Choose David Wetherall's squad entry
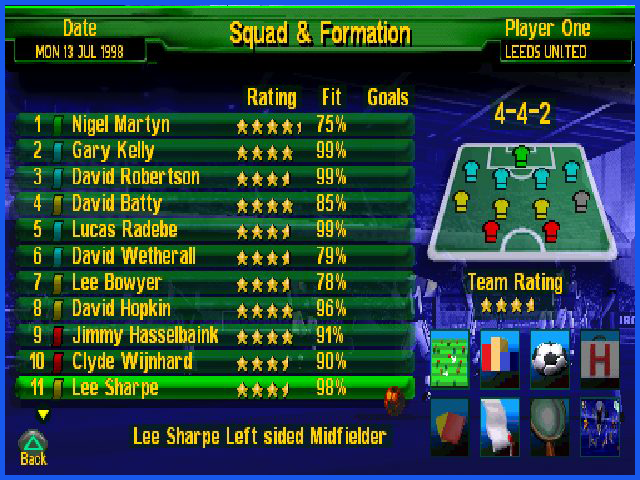Image resolution: width=640 pixels, height=480 pixels. 215,256
